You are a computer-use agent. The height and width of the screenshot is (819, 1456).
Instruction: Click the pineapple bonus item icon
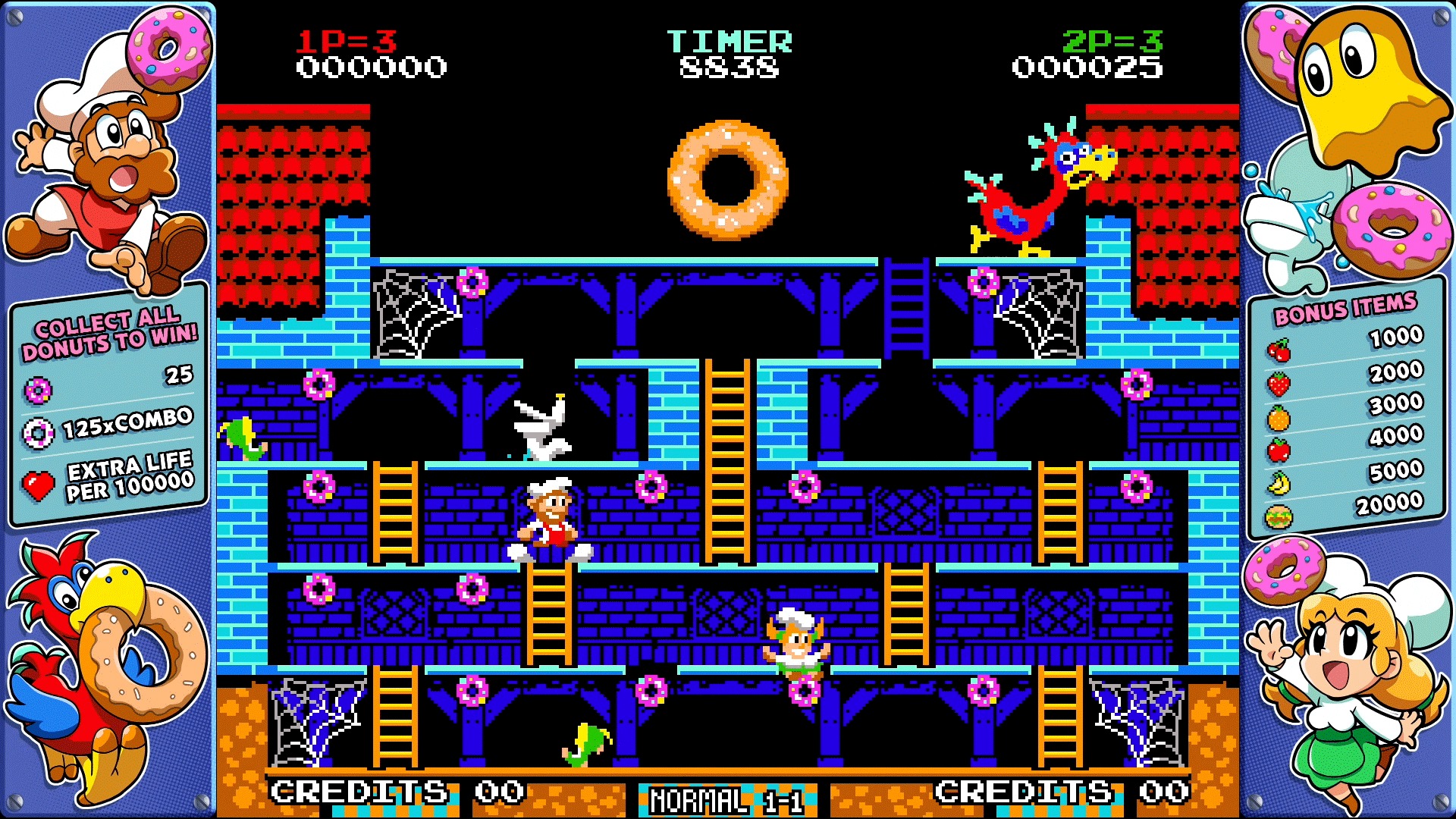pos(1278,419)
